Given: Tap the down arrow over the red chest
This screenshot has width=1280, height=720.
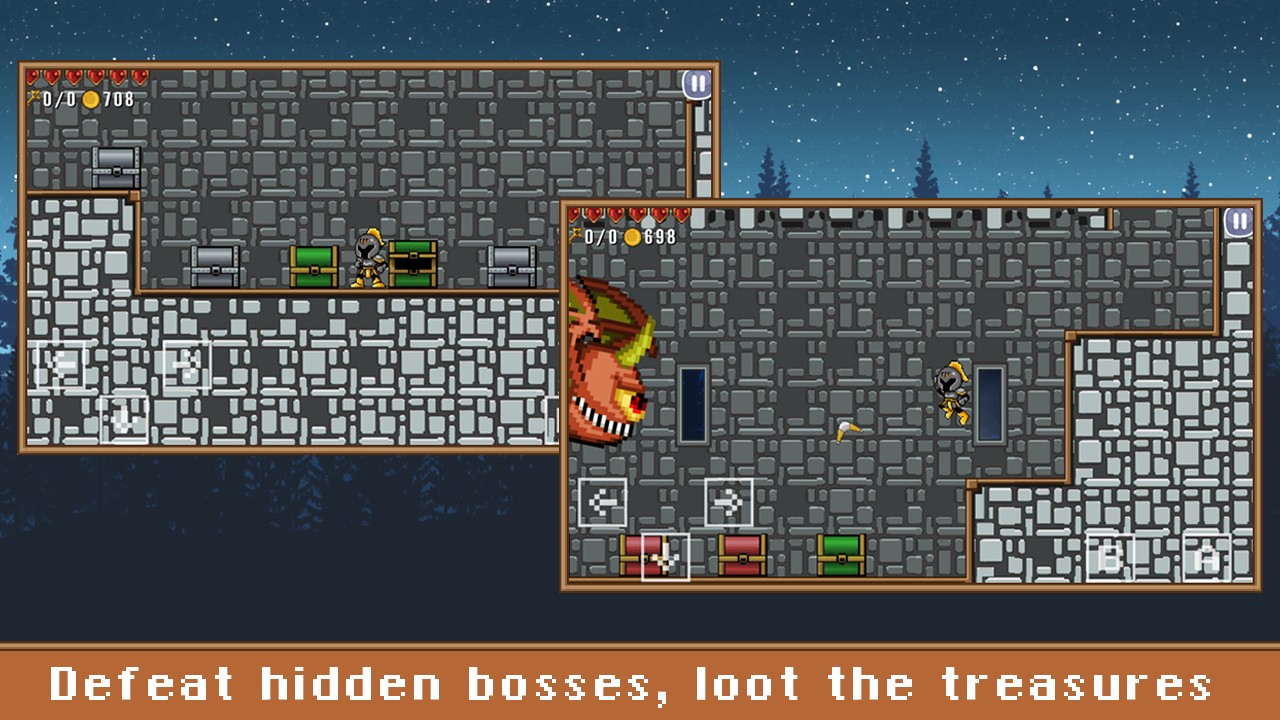Looking at the screenshot, I should (x=665, y=556).
